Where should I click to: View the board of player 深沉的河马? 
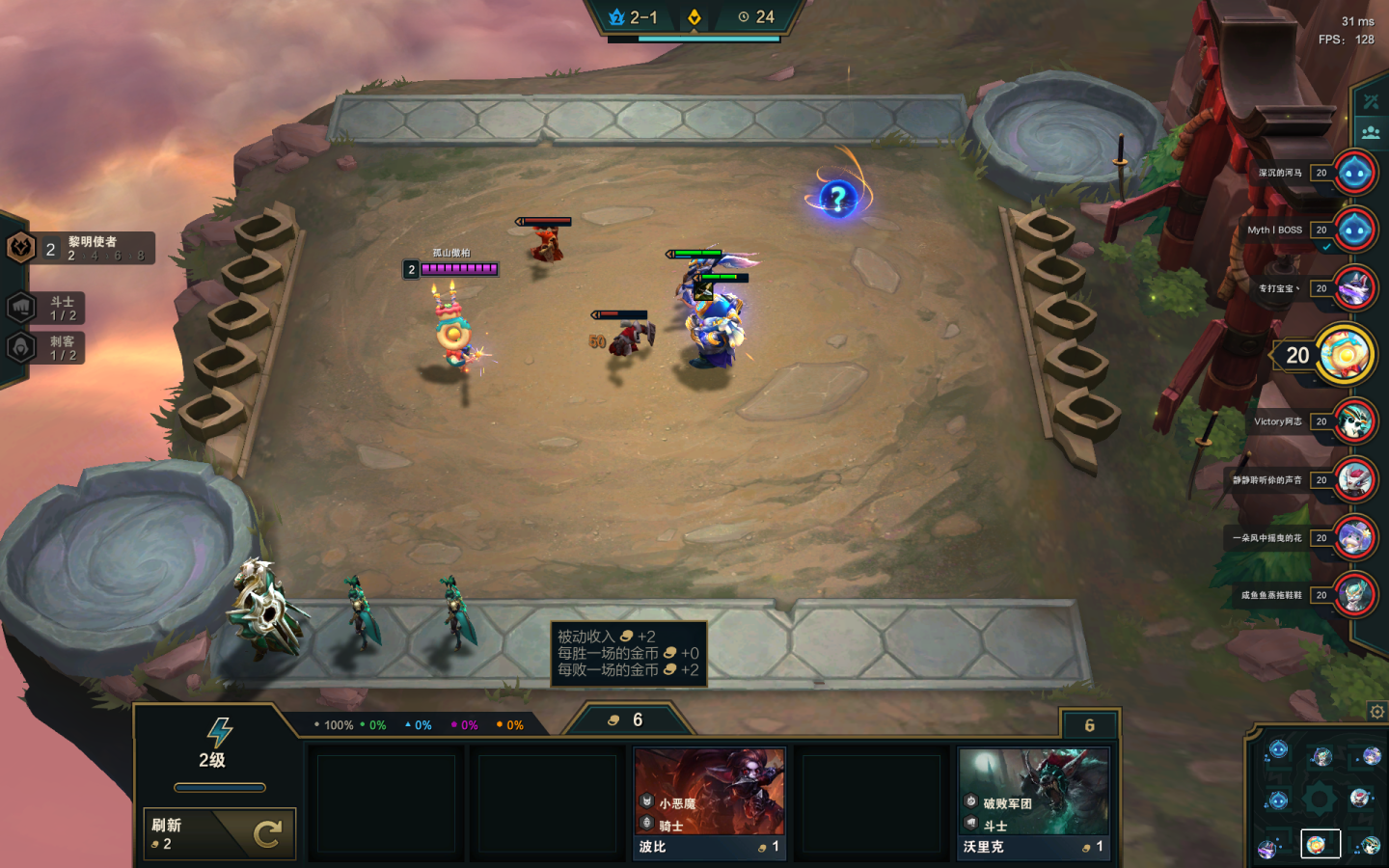point(1354,173)
